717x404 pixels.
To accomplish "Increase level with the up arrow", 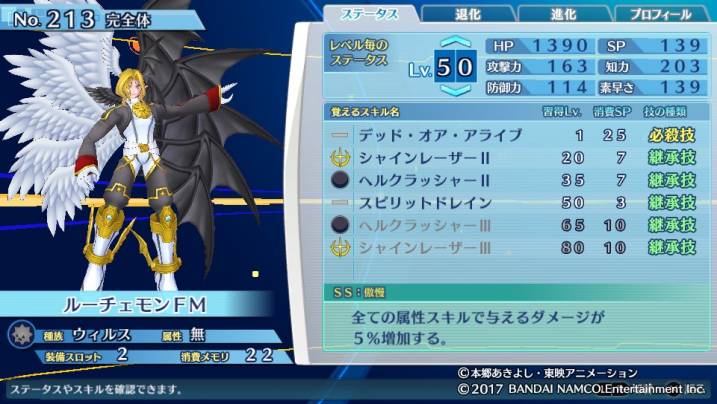I will [455, 43].
